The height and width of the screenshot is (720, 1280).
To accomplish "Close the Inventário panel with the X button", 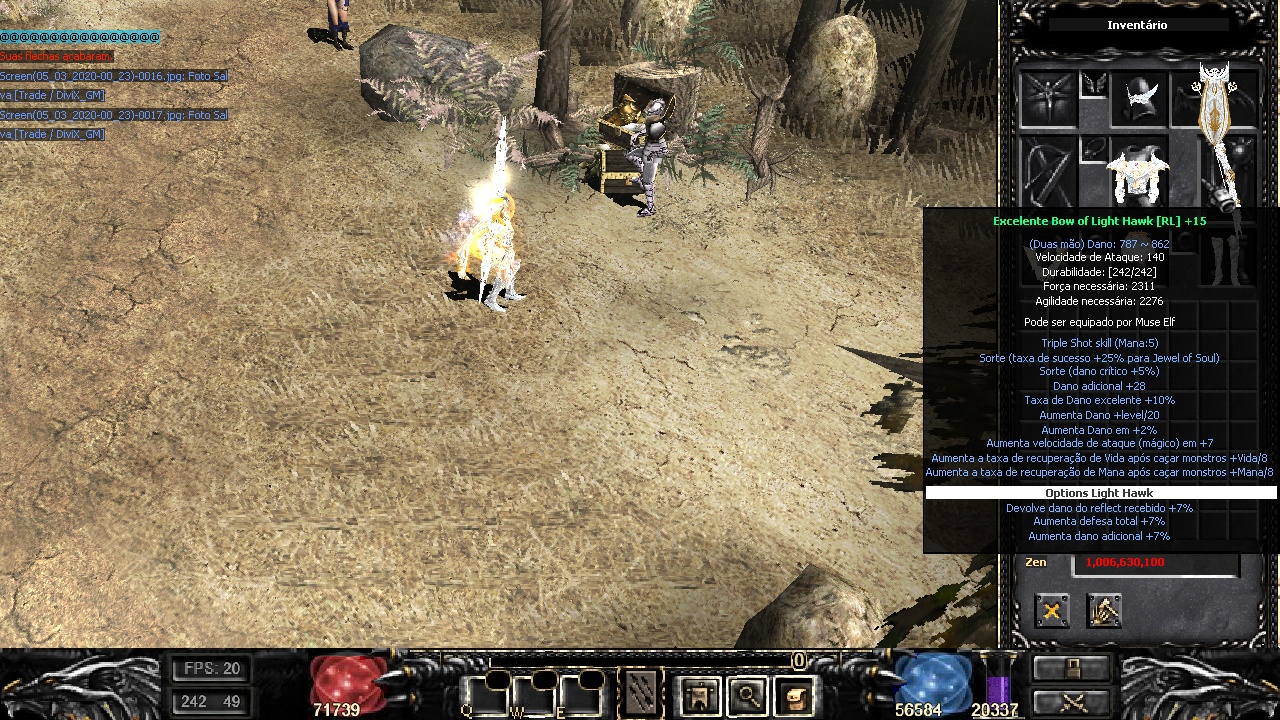I will coord(1052,610).
